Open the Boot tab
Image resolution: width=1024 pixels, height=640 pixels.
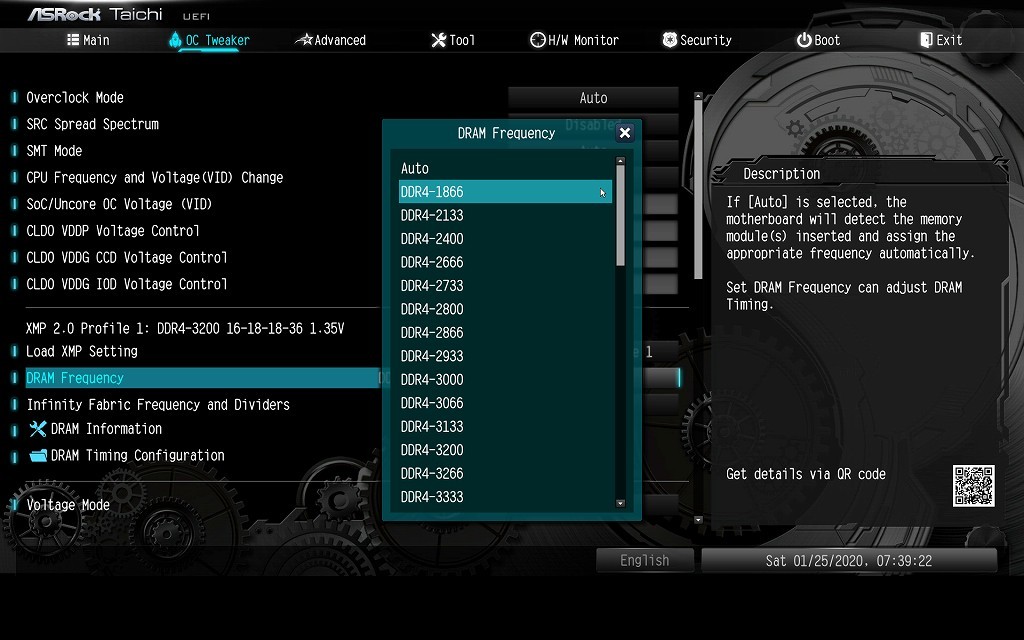coord(818,40)
